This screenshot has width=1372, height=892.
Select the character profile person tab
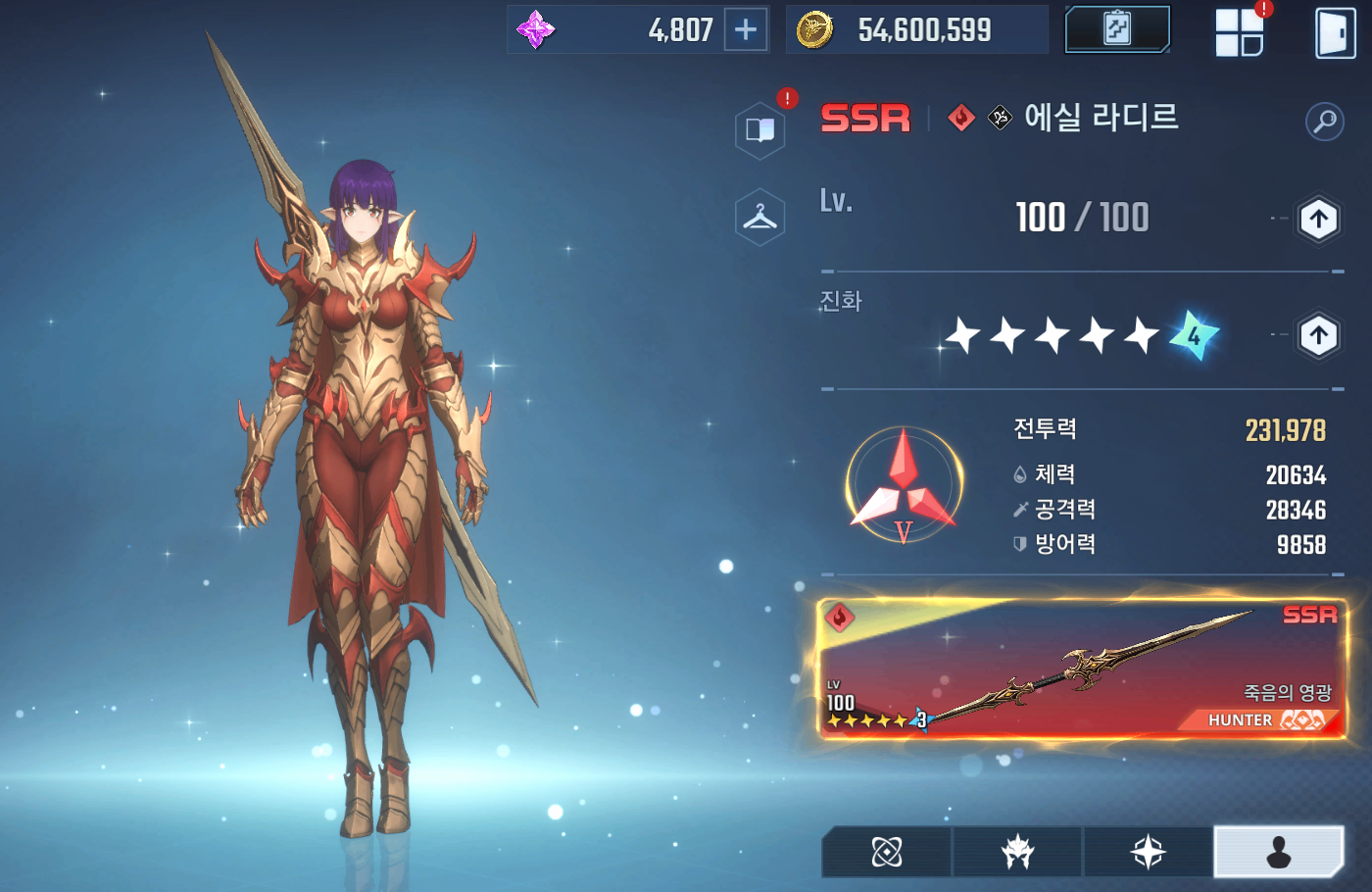tap(1279, 852)
